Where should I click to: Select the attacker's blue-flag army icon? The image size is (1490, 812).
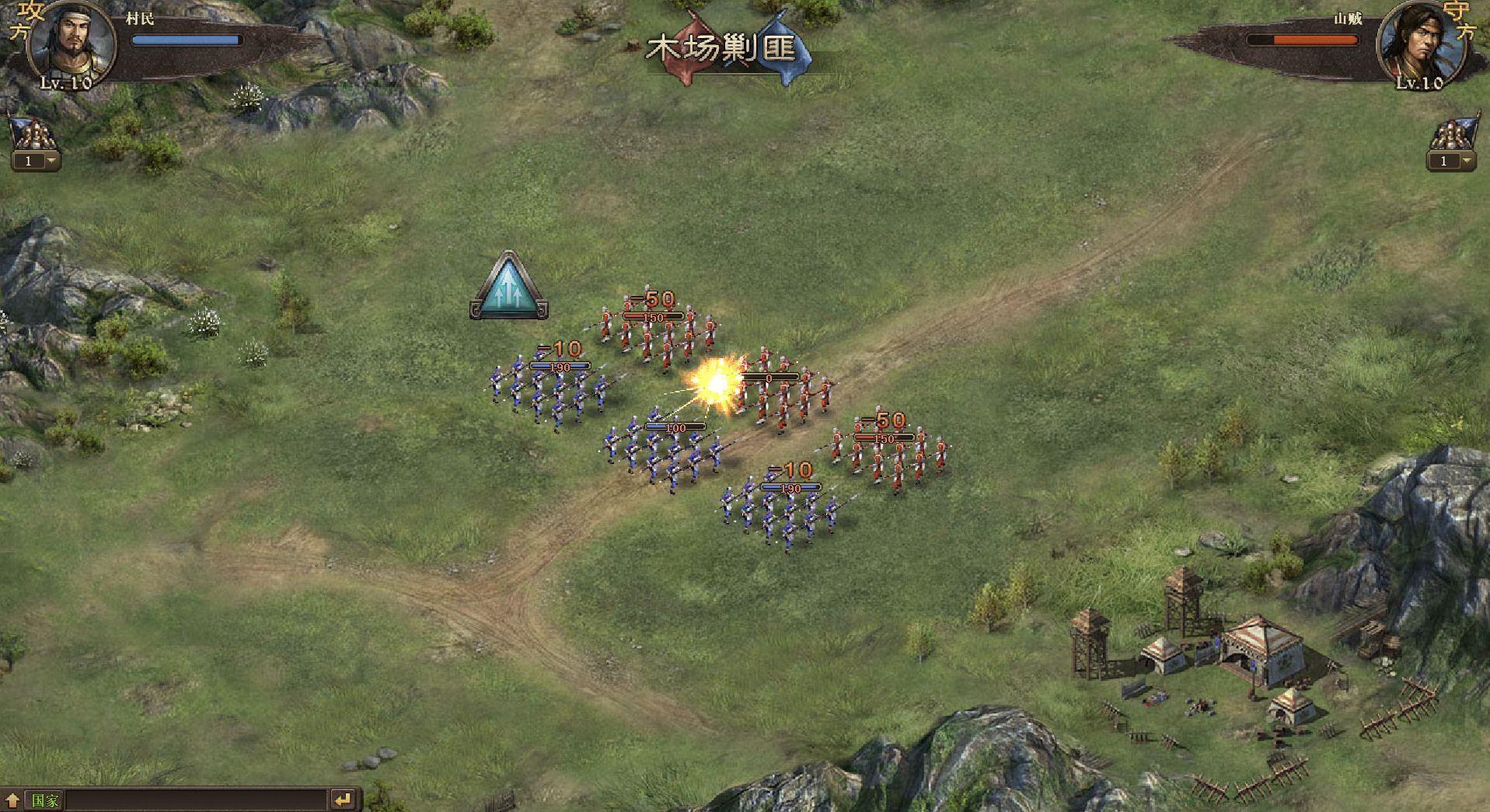(32, 133)
